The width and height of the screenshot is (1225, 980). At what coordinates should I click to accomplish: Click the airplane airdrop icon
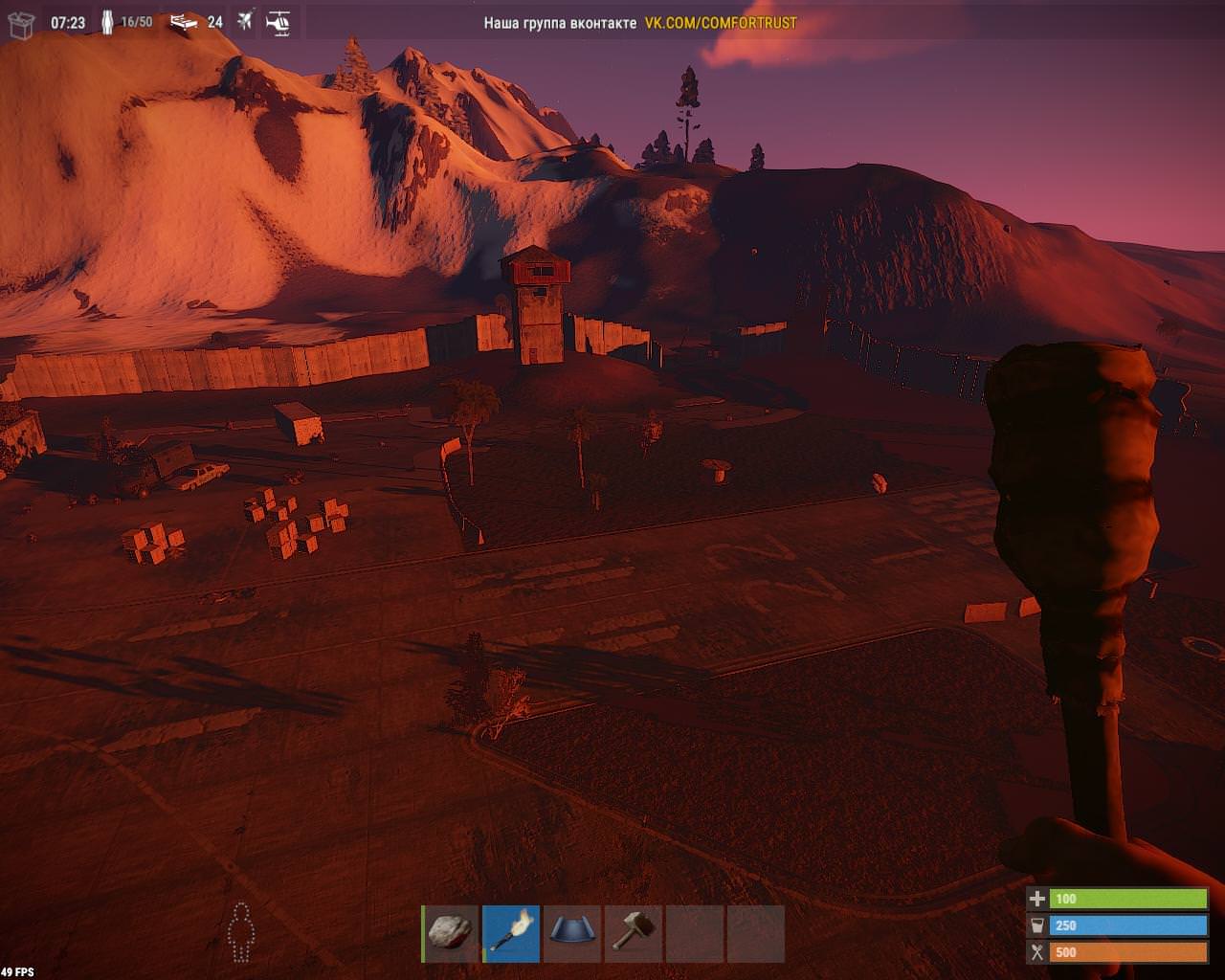click(245, 21)
